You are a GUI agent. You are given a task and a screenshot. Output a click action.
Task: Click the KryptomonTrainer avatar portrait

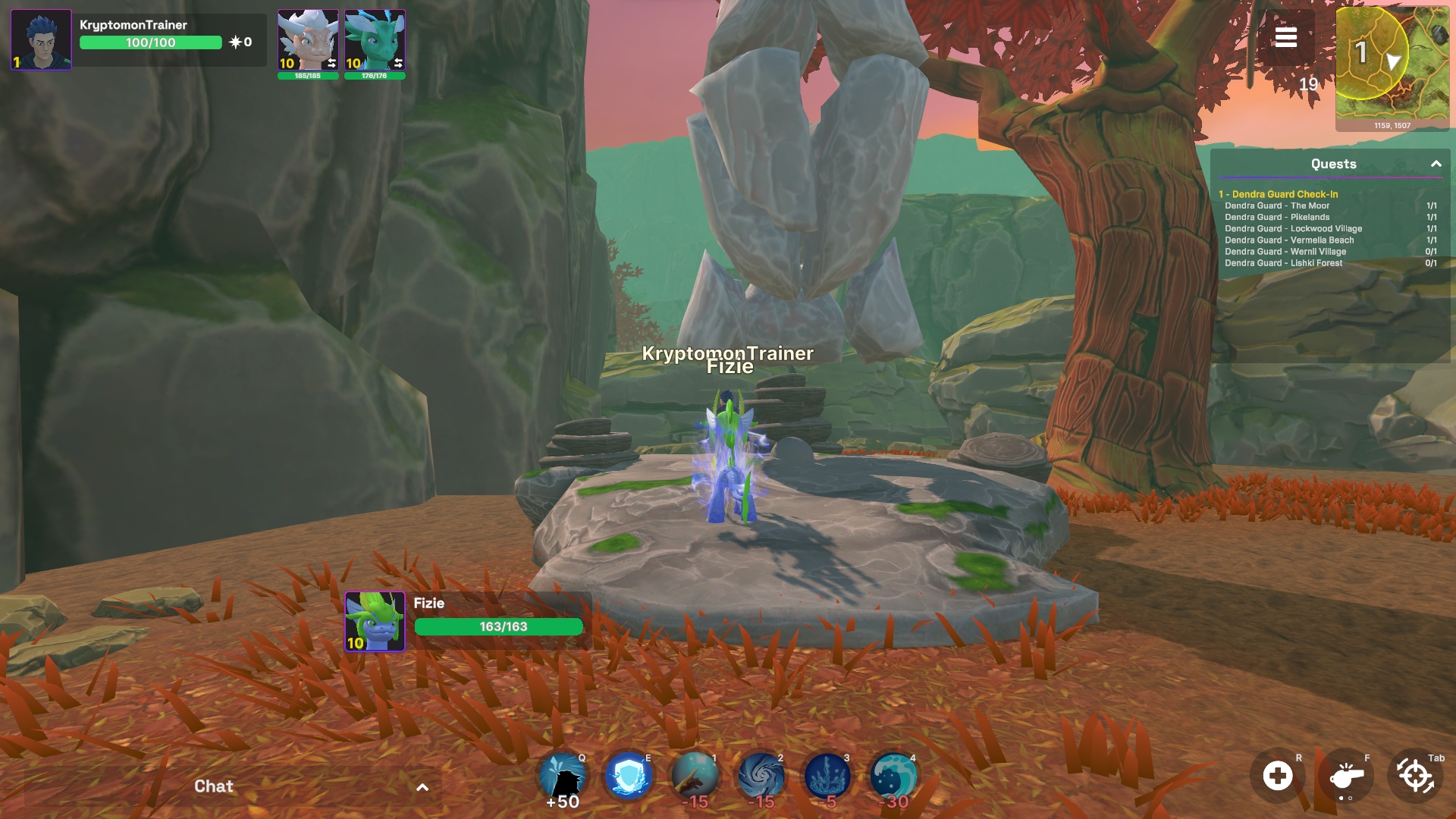(x=42, y=39)
